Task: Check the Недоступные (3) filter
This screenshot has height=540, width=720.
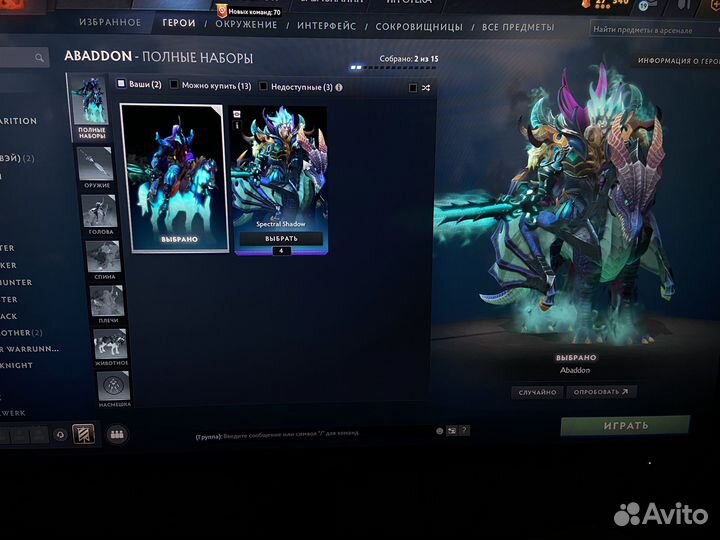Action: [x=263, y=87]
